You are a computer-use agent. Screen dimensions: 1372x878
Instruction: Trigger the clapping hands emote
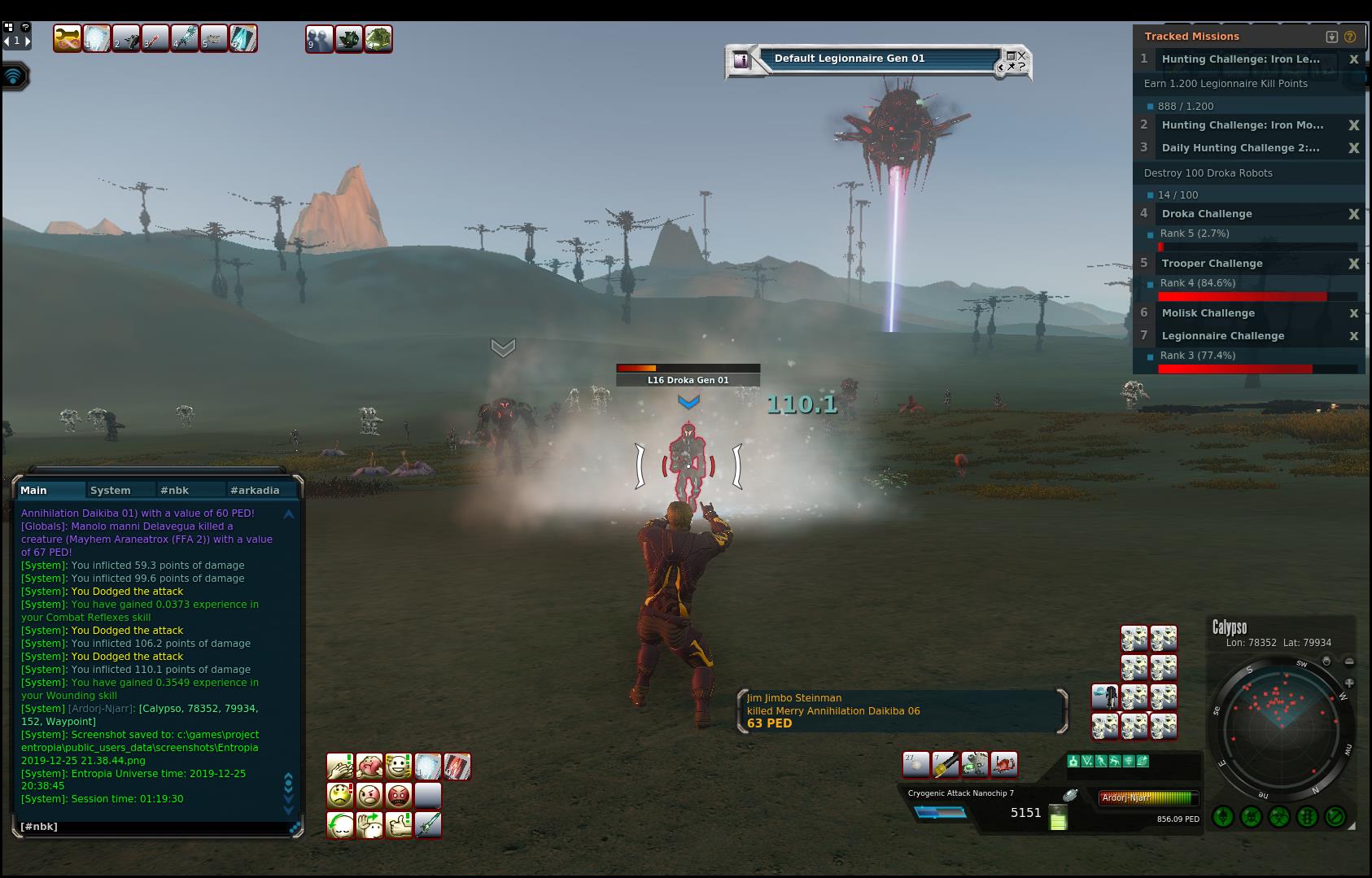[x=340, y=767]
